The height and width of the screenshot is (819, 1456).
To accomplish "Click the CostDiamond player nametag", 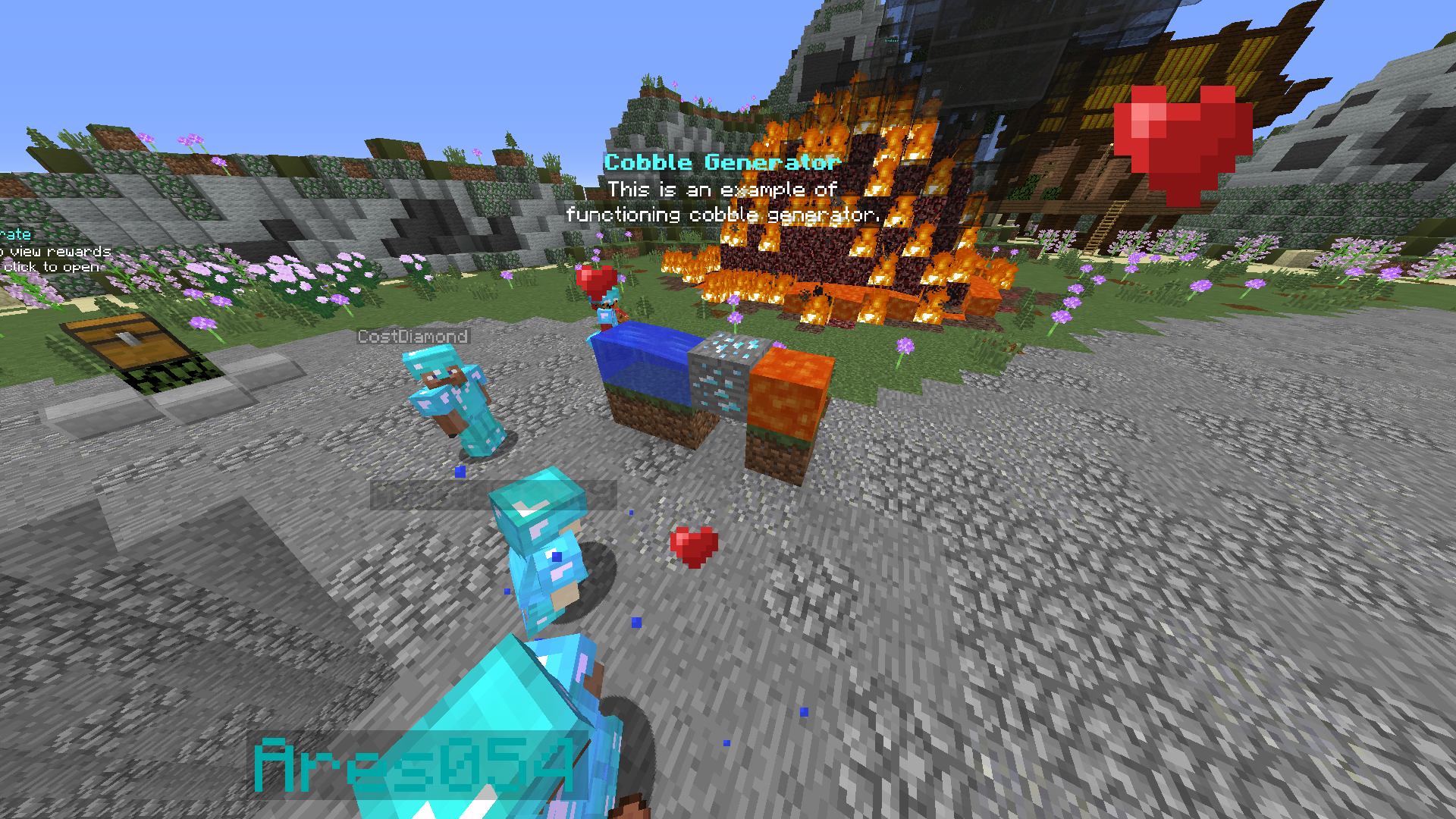I will point(413,336).
